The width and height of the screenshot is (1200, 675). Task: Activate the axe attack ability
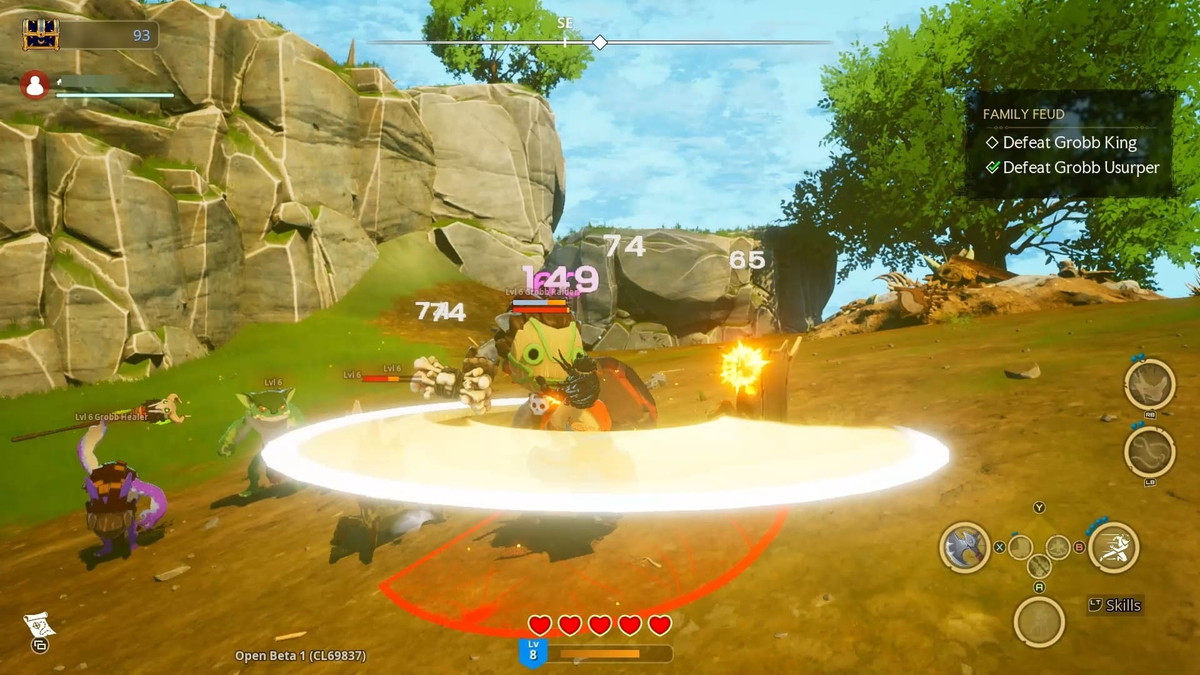(x=965, y=548)
